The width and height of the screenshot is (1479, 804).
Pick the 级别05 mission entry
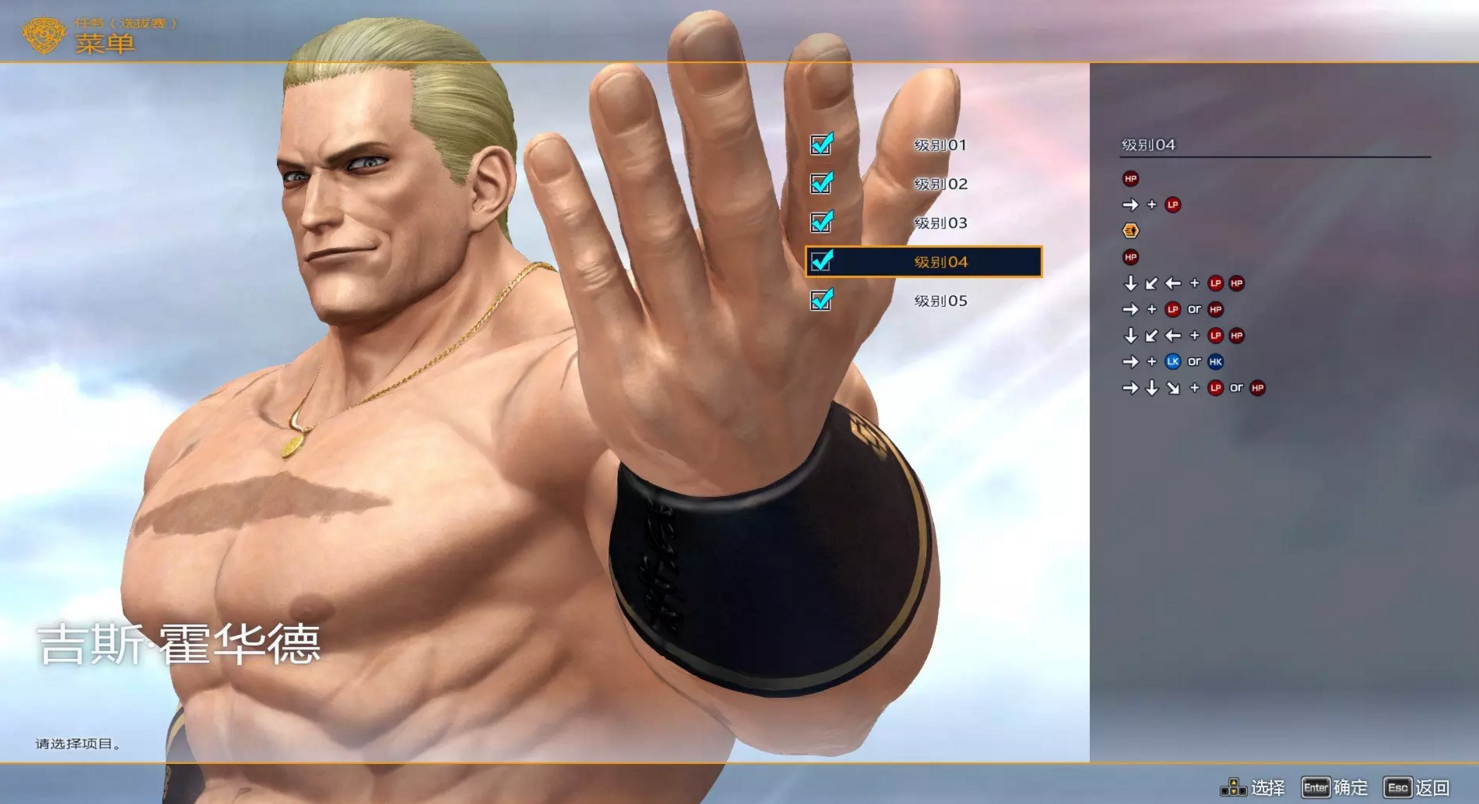[940, 301]
